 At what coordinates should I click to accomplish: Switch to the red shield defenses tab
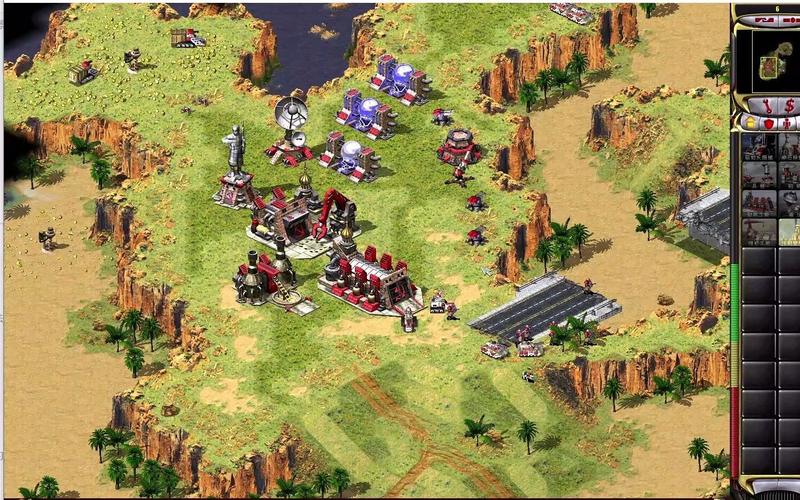[768, 123]
